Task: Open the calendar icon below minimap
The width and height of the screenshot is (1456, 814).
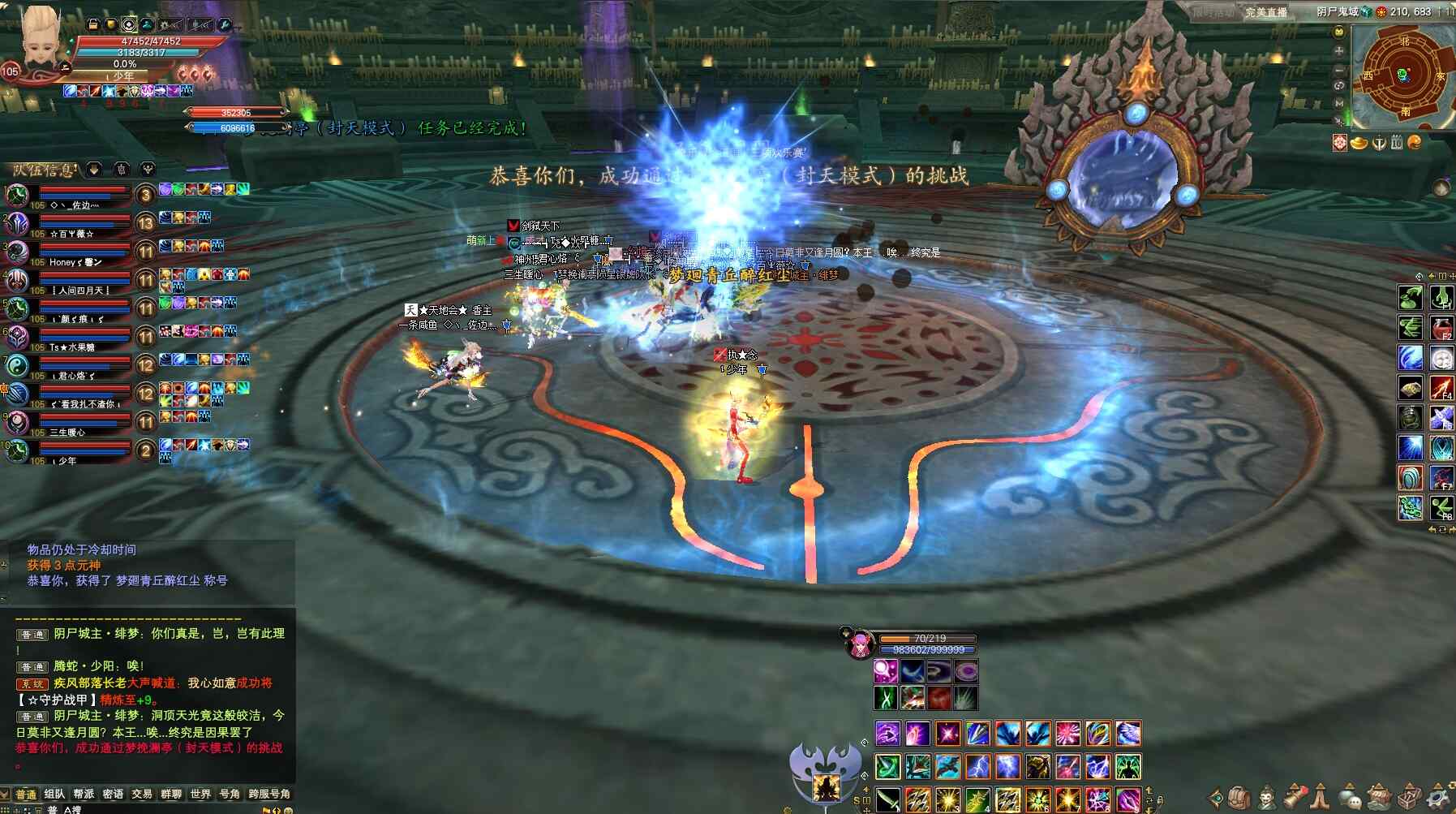Action: [x=1396, y=143]
